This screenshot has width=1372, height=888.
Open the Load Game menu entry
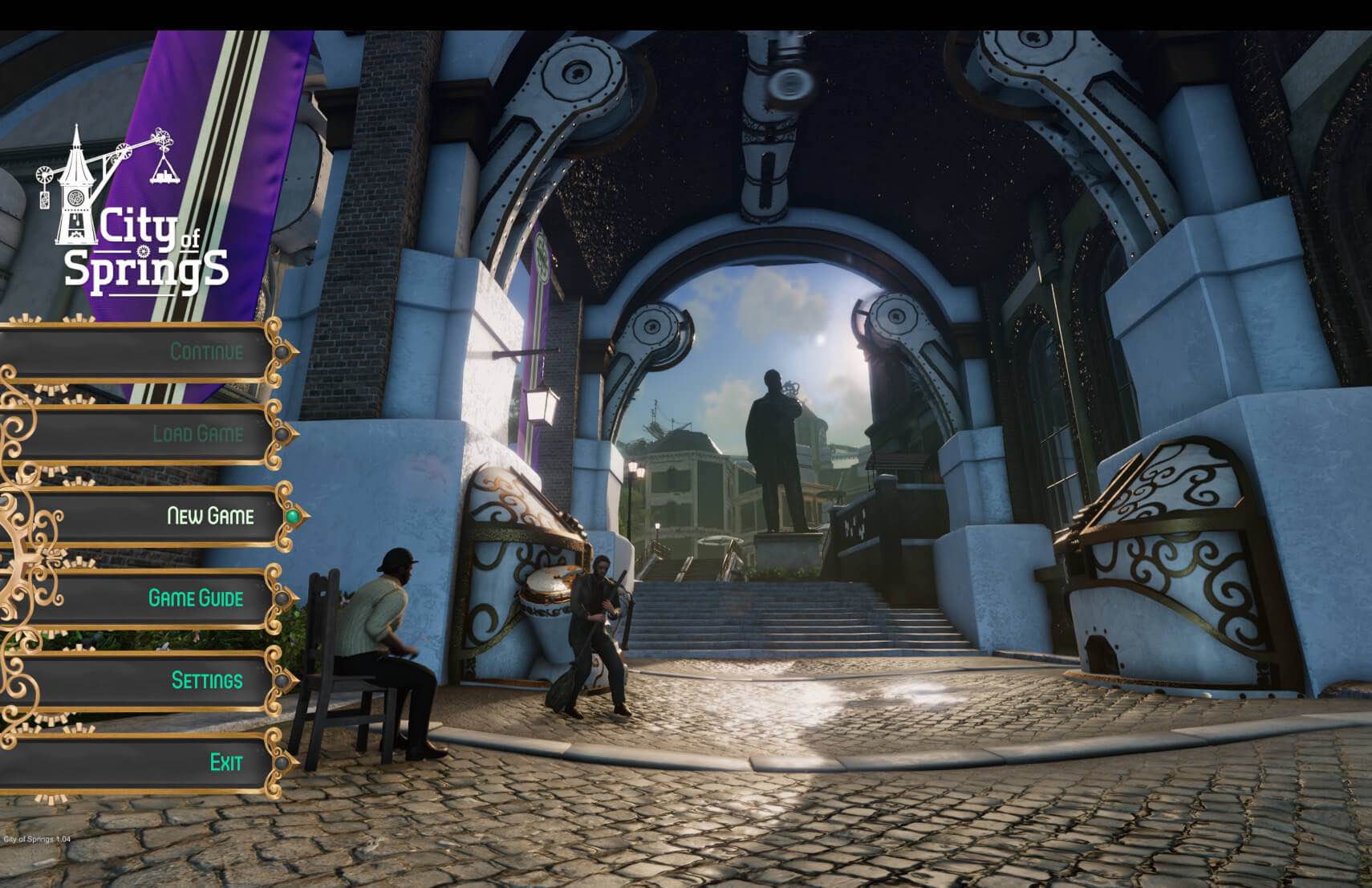(197, 434)
